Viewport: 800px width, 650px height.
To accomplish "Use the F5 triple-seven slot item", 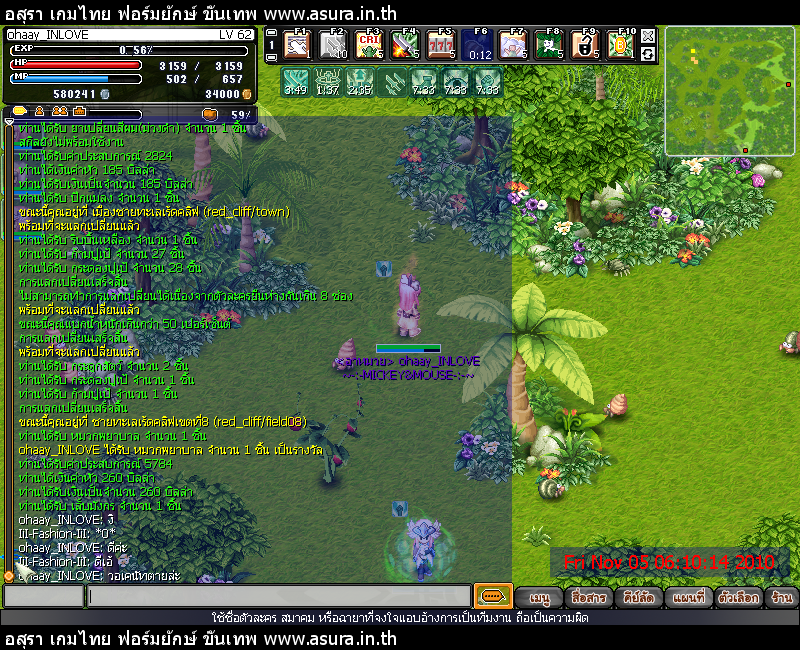I will [440, 46].
